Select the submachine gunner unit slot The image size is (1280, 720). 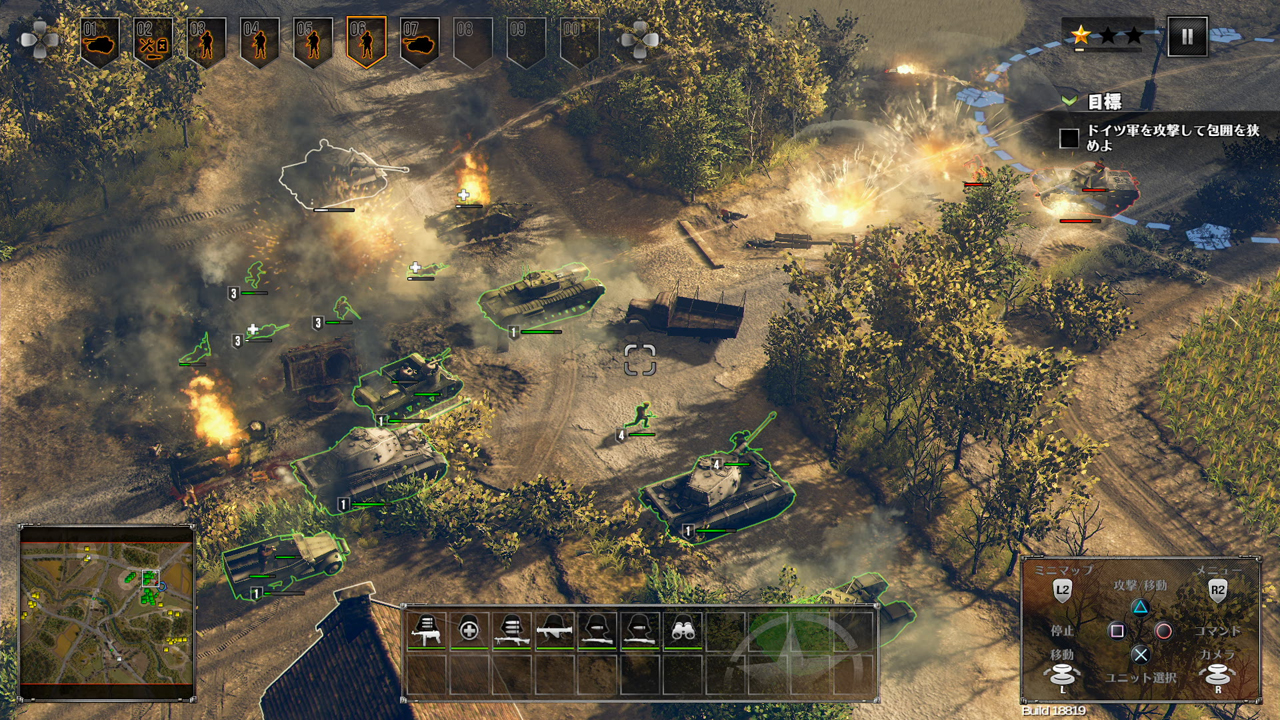click(x=427, y=630)
